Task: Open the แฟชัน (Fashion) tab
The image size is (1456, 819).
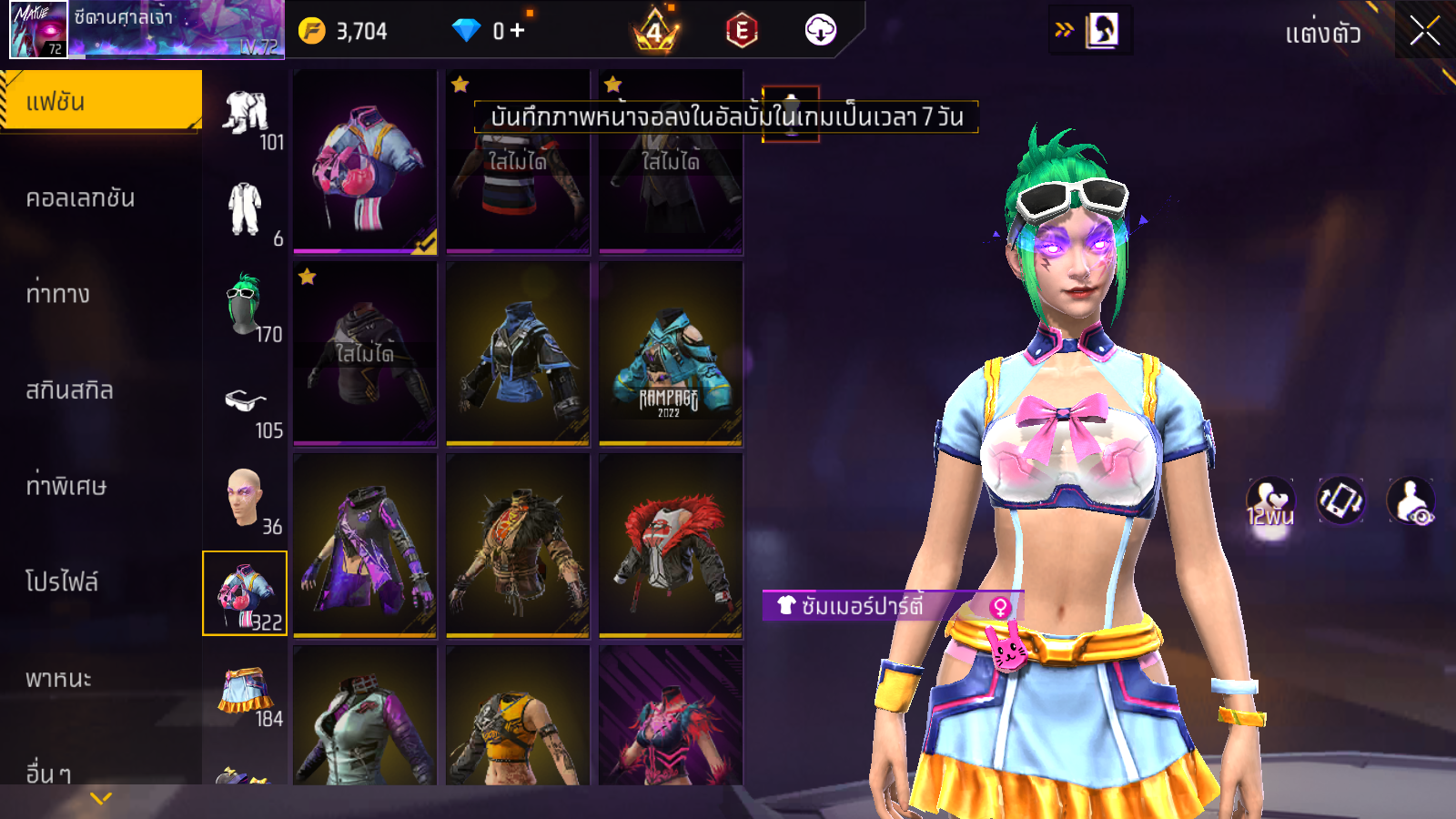Action: pyautogui.click(x=100, y=101)
